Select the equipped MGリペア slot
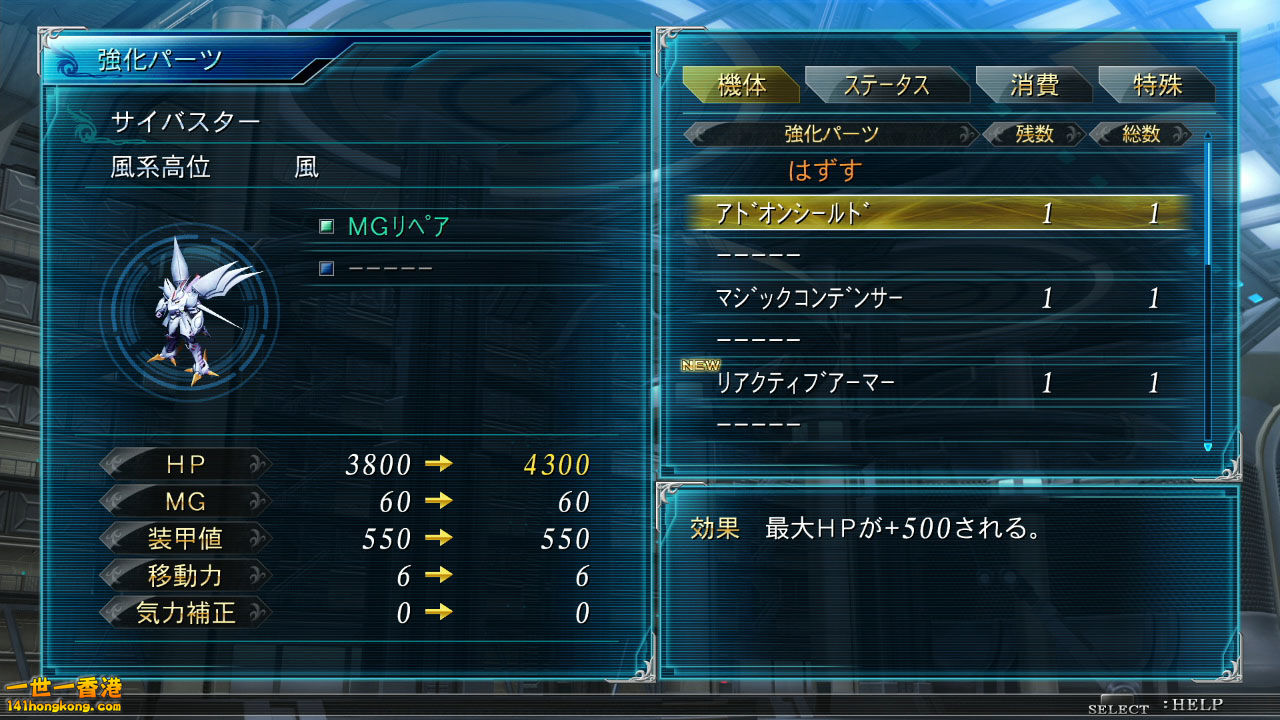Viewport: 1280px width, 720px height. (398, 227)
